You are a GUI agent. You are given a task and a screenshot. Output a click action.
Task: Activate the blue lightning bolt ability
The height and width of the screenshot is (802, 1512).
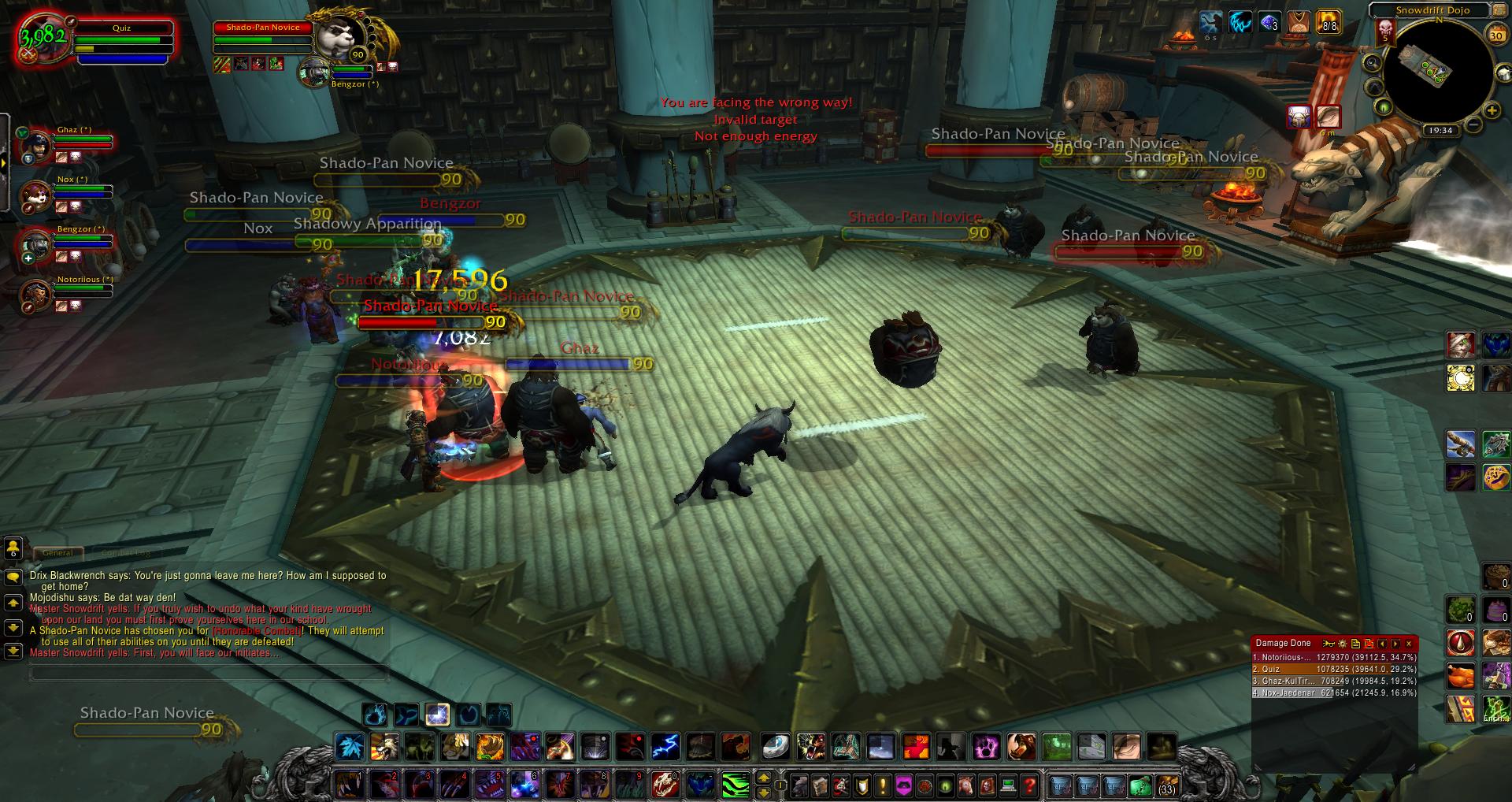(x=665, y=746)
